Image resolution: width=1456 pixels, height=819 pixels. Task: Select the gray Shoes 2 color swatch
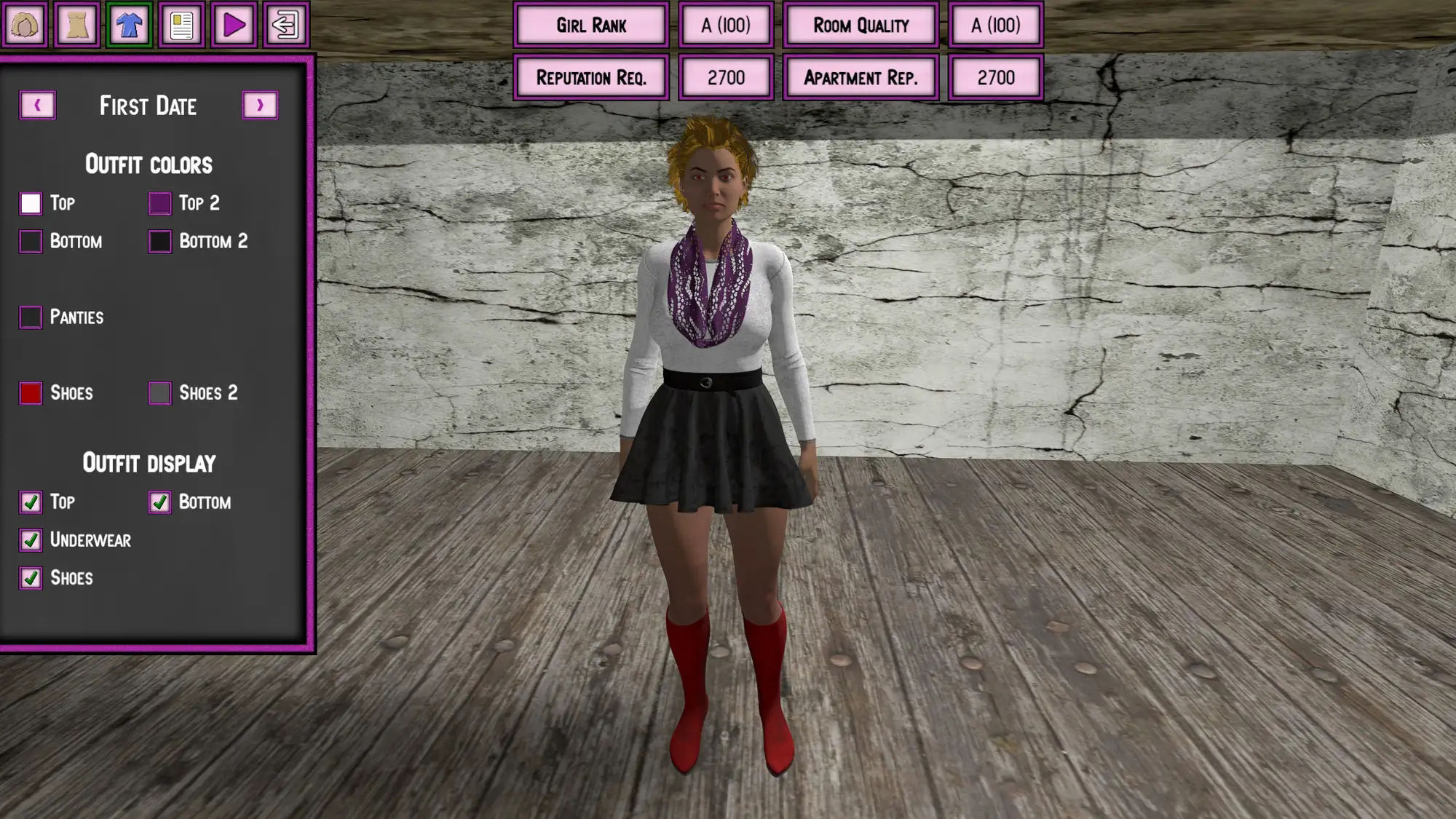pyautogui.click(x=159, y=393)
